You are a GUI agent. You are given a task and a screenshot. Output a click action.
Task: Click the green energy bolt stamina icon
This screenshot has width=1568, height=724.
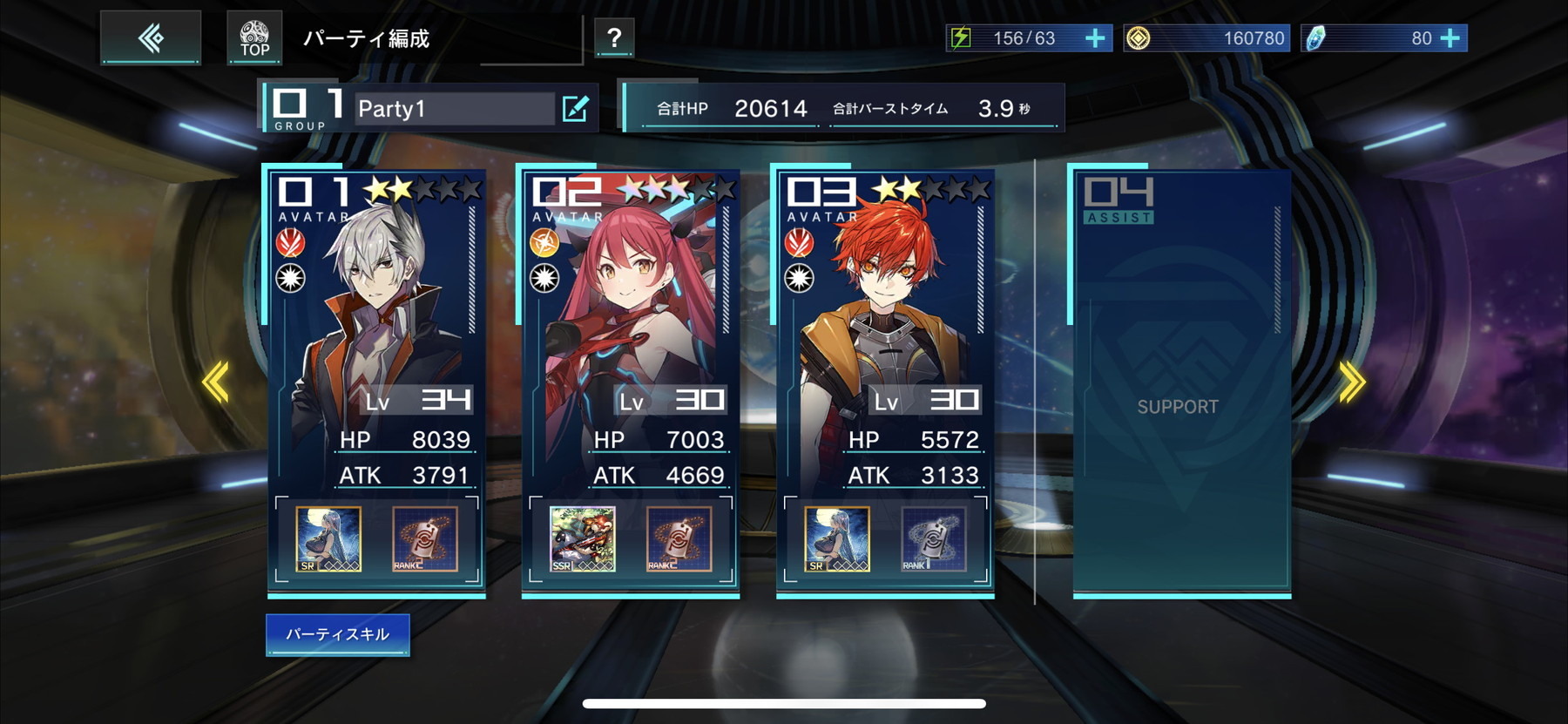962,37
